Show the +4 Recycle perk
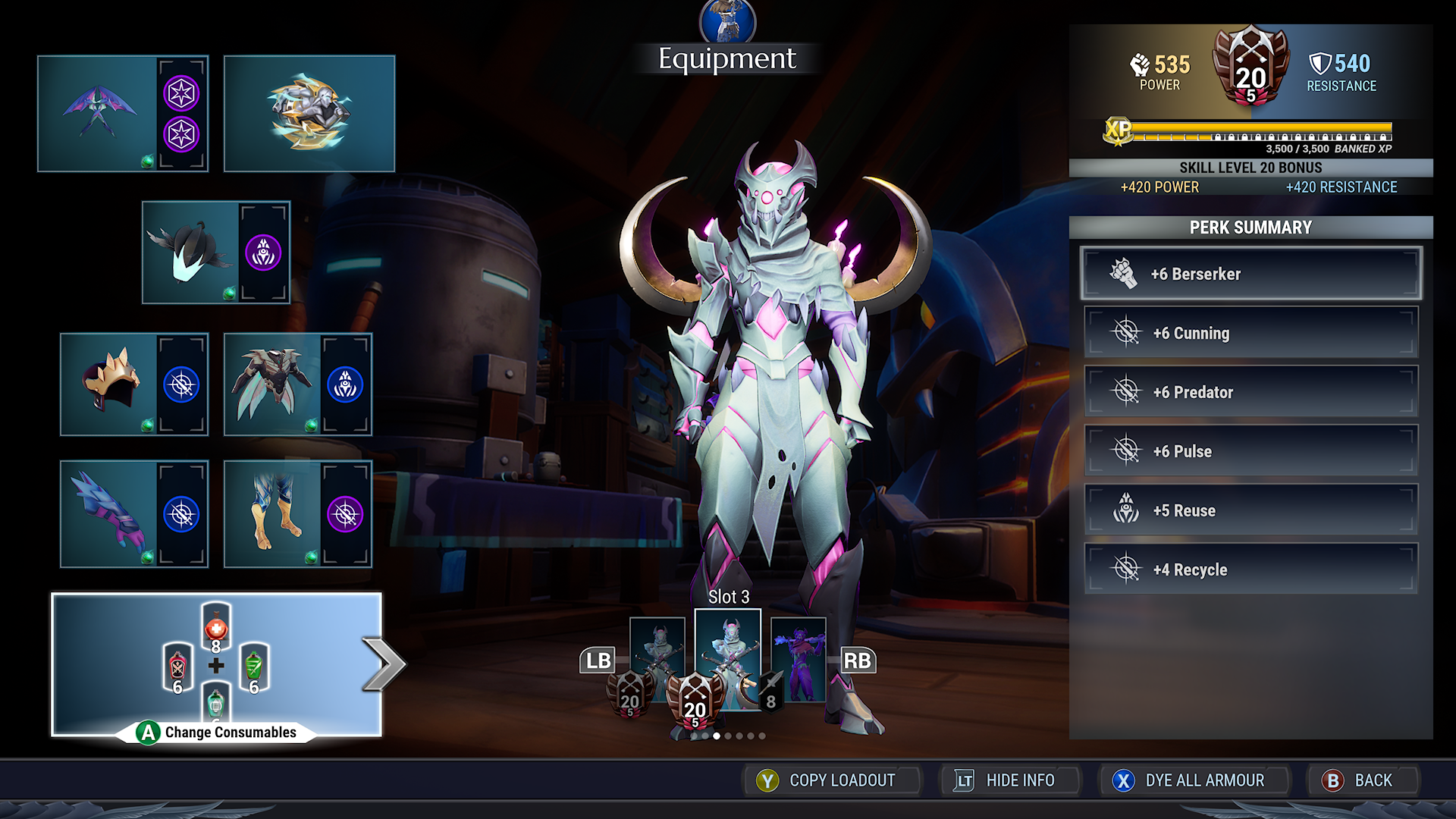This screenshot has height=819, width=1456. click(1250, 570)
